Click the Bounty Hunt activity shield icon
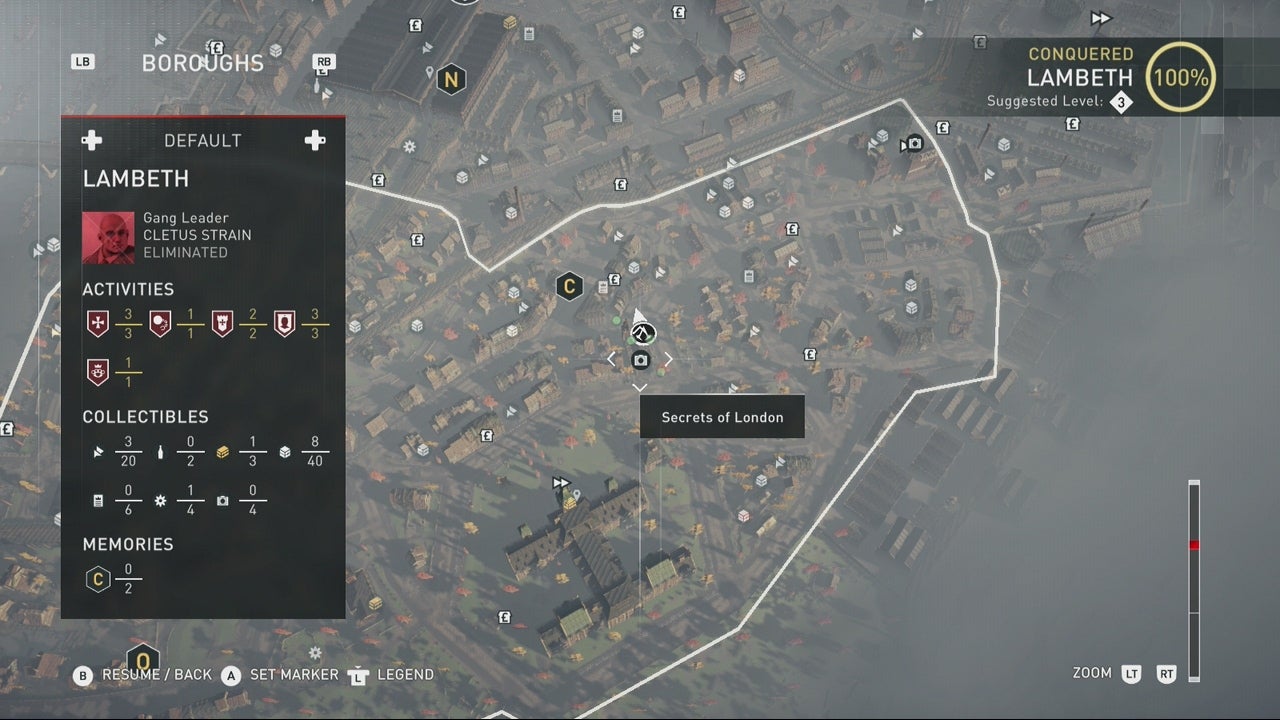 tap(285, 322)
